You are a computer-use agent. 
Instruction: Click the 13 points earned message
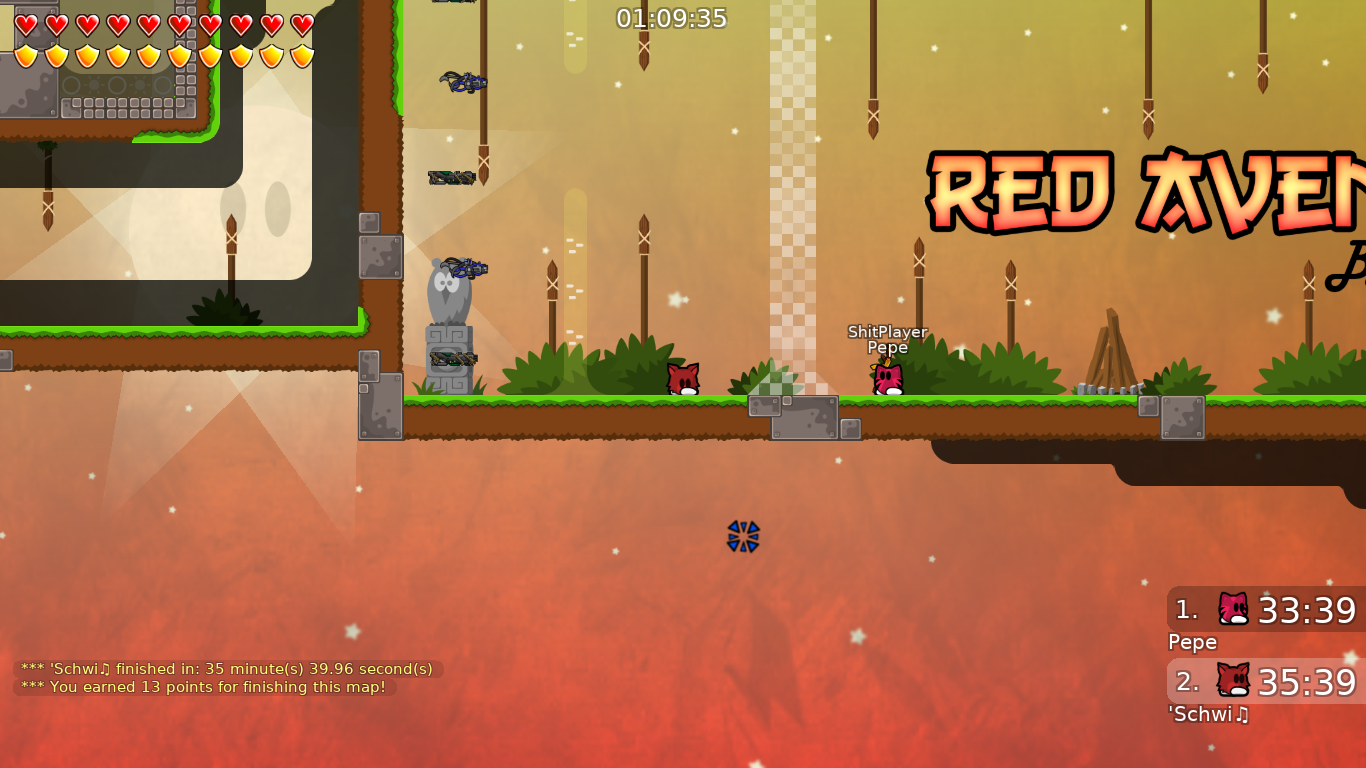click(203, 687)
